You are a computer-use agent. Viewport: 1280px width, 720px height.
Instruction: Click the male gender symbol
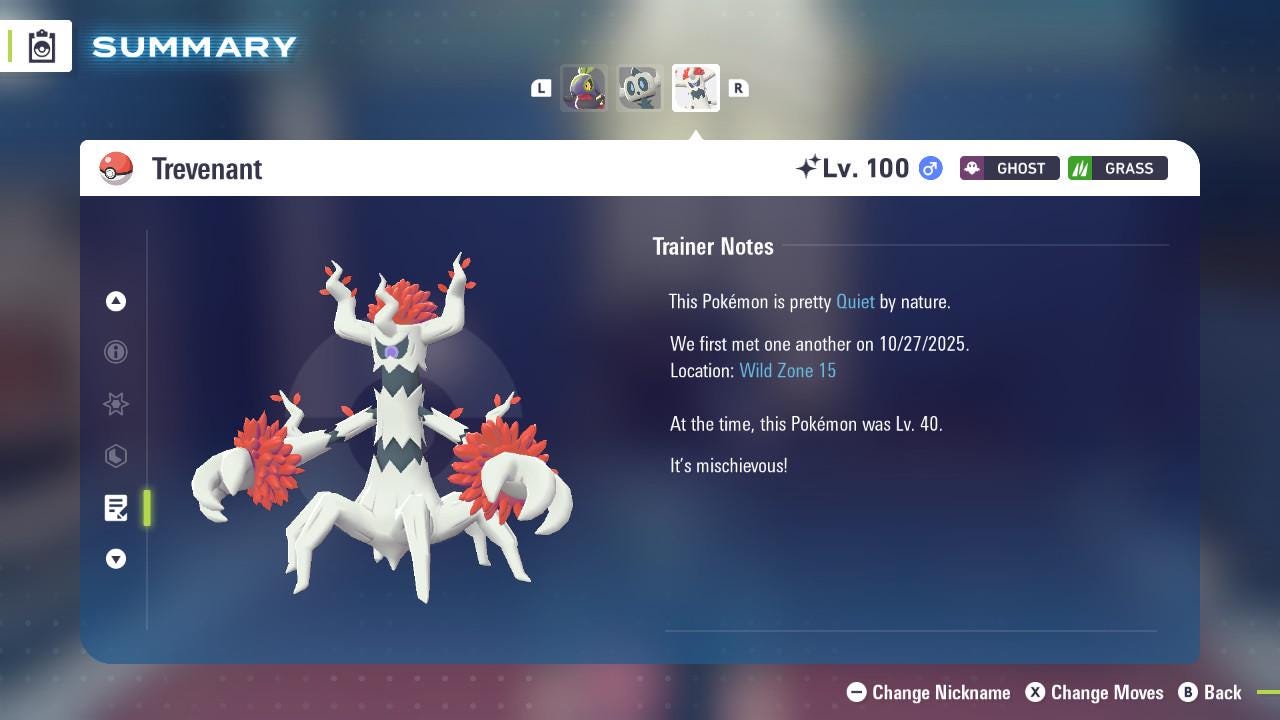click(x=929, y=168)
